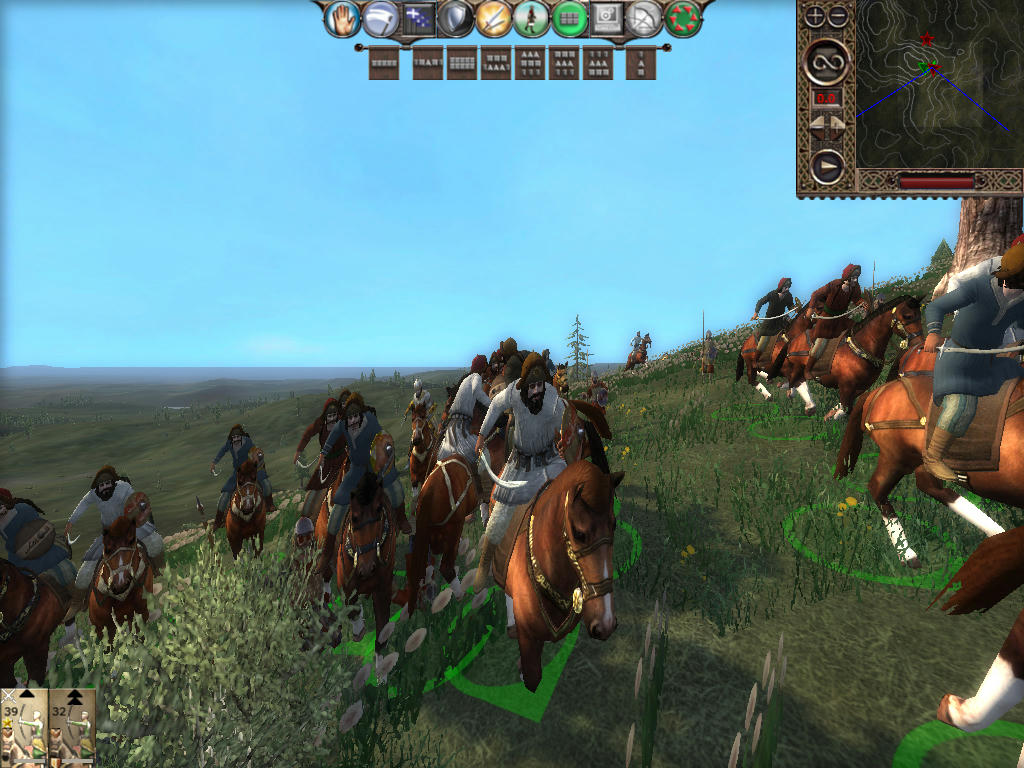
Task: Click the play arrow speed button
Action: (827, 166)
